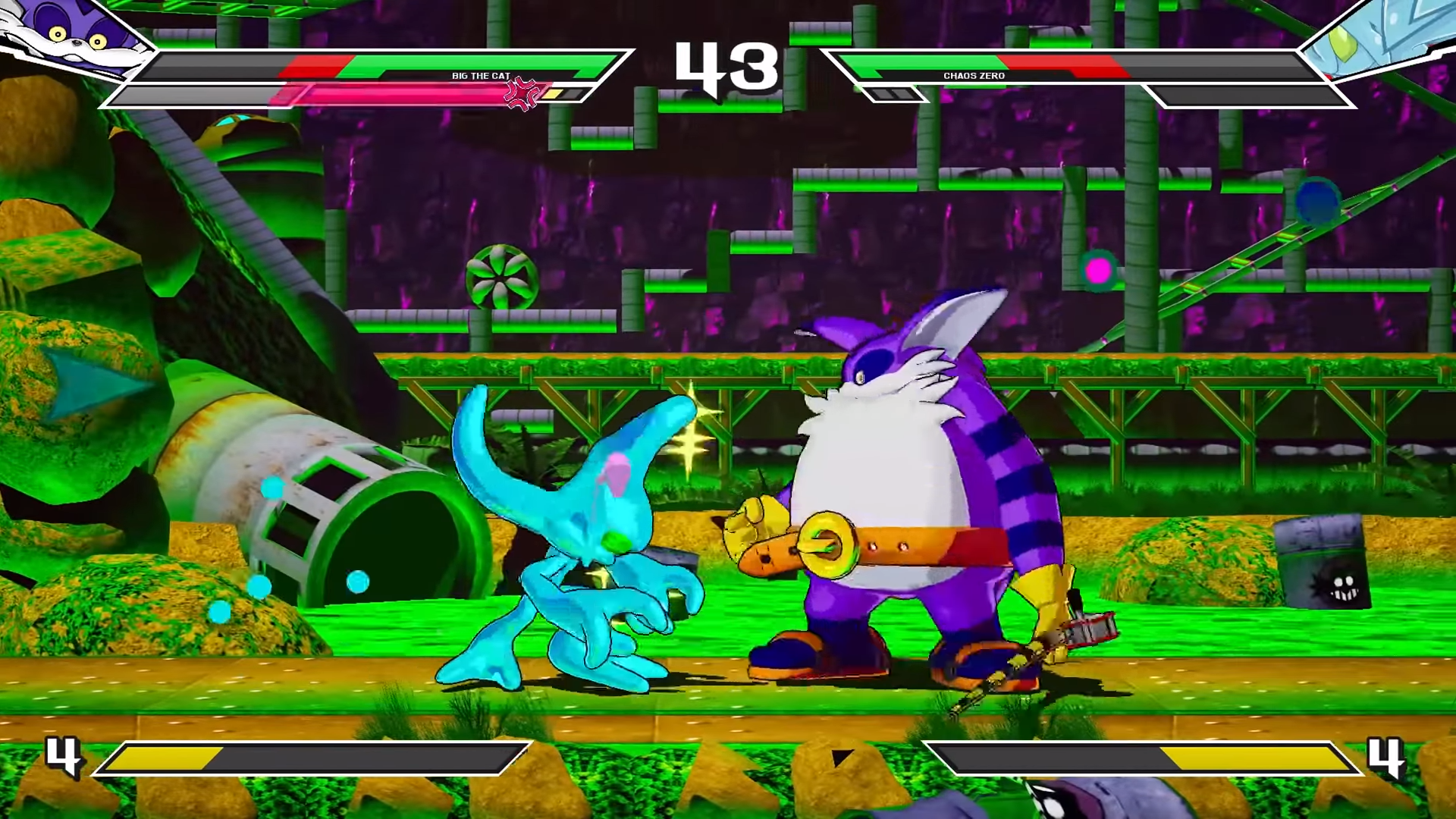Select the CHAOS ZERO name label
This screenshot has width=1456, height=819.
click(973, 76)
